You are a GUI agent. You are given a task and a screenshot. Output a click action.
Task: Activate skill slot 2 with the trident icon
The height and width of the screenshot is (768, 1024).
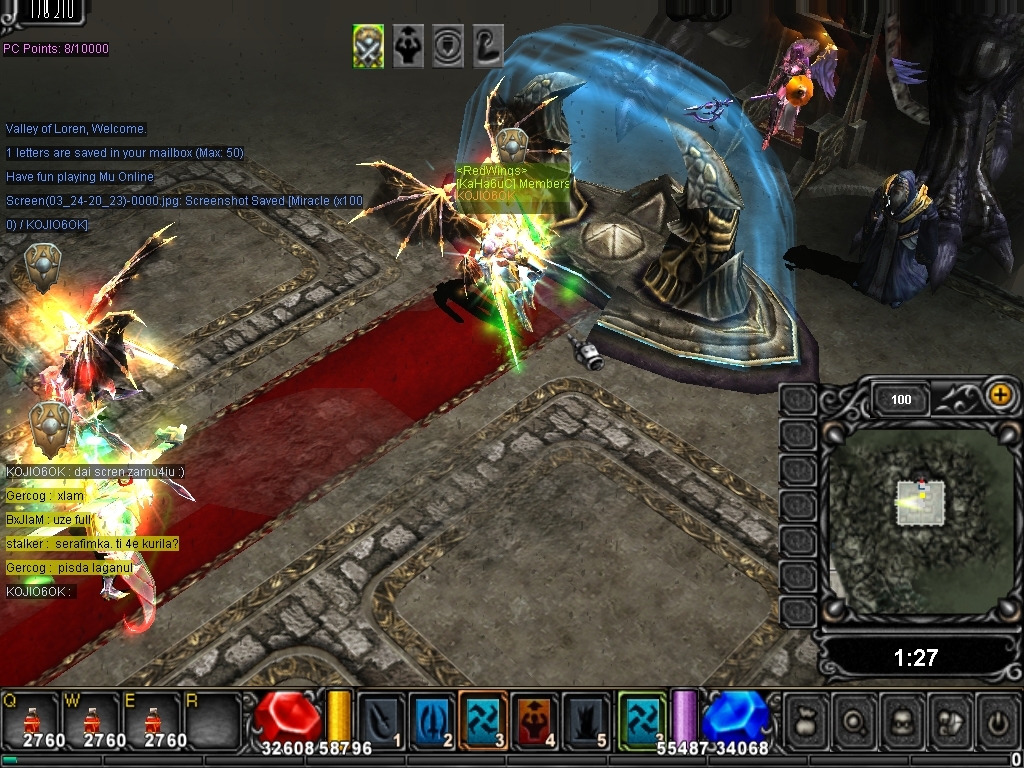coord(433,720)
